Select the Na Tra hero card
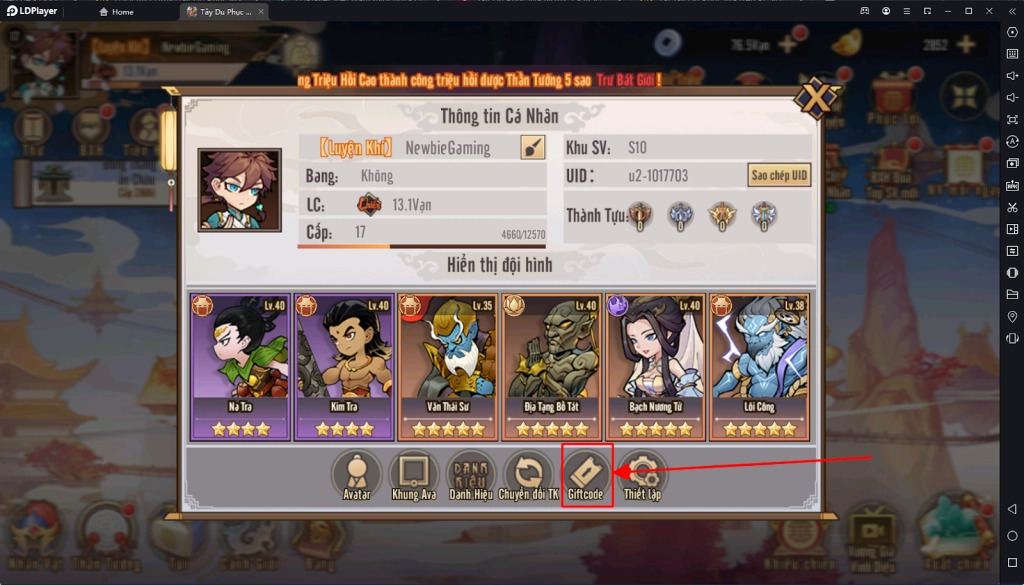 pos(240,366)
